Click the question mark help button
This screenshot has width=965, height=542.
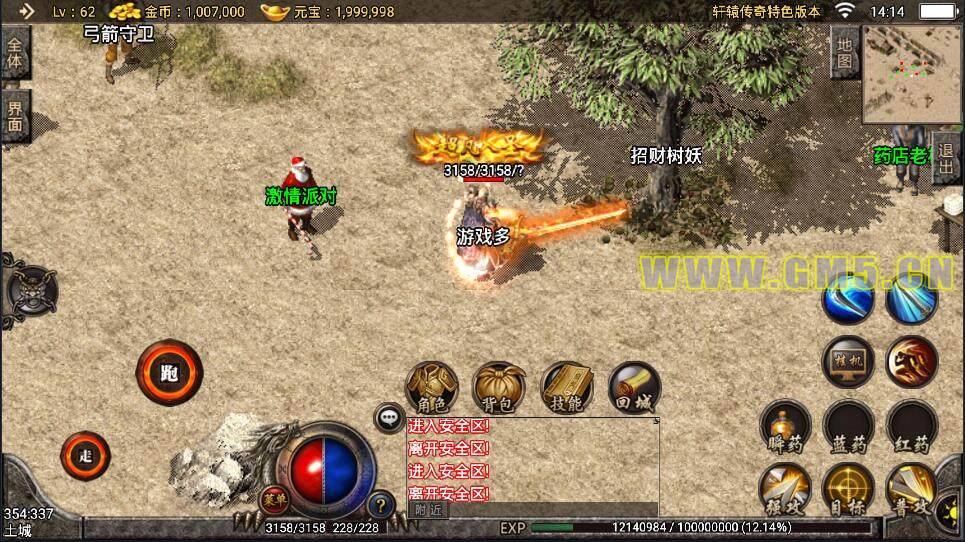tap(380, 505)
